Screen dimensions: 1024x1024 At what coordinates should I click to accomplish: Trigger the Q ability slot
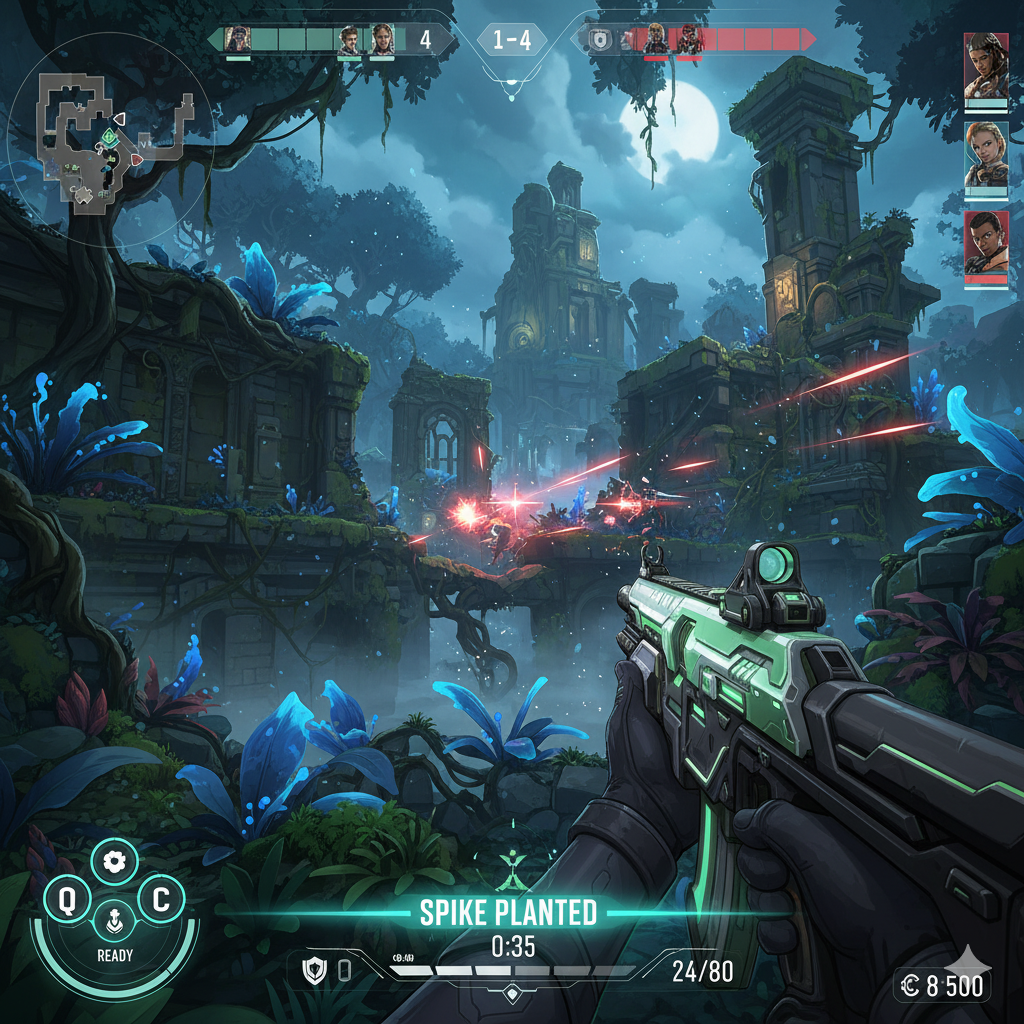(67, 901)
